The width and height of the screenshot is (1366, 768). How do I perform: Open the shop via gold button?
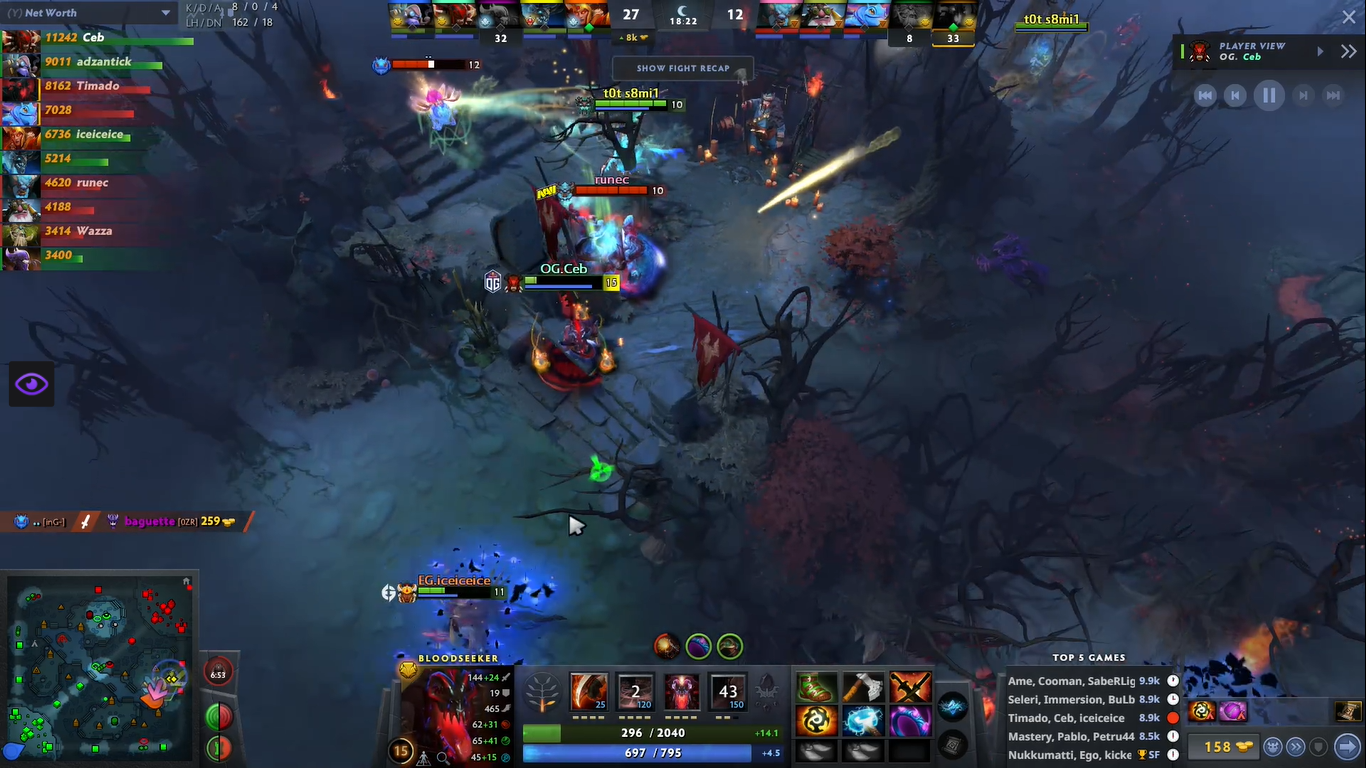pyautogui.click(x=1217, y=747)
